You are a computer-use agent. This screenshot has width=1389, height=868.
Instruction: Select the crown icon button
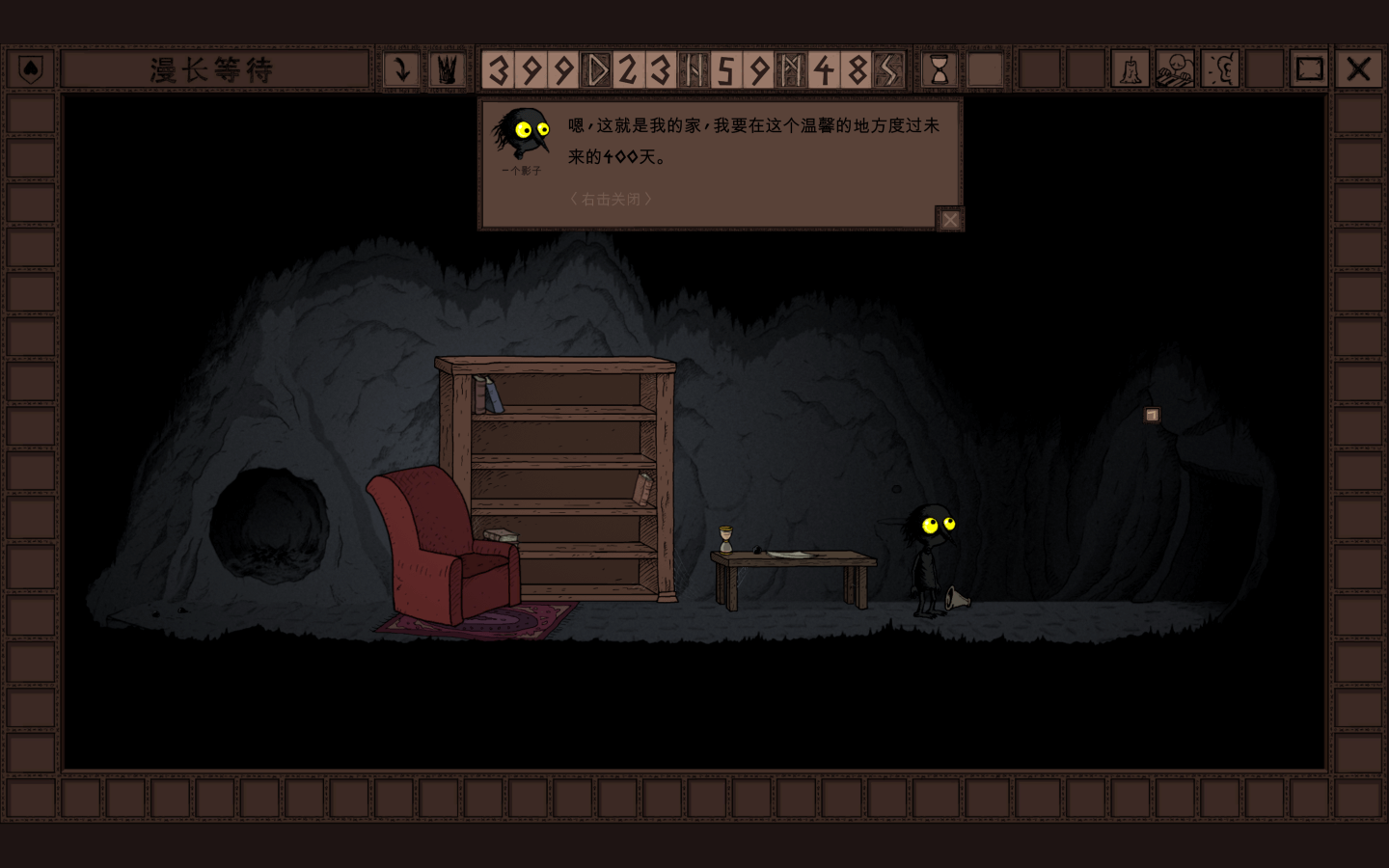(x=447, y=69)
